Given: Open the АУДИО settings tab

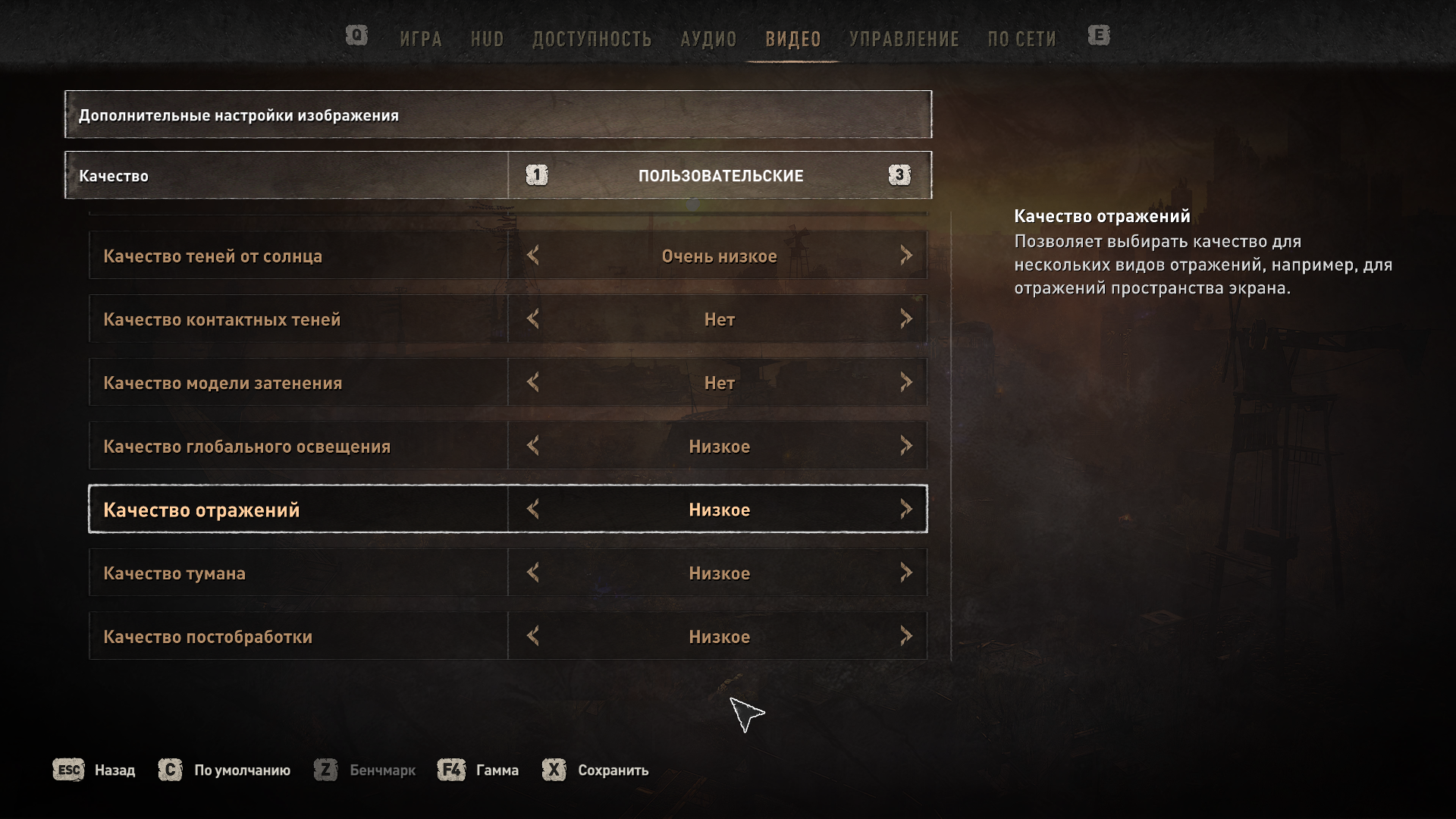Looking at the screenshot, I should (x=708, y=39).
